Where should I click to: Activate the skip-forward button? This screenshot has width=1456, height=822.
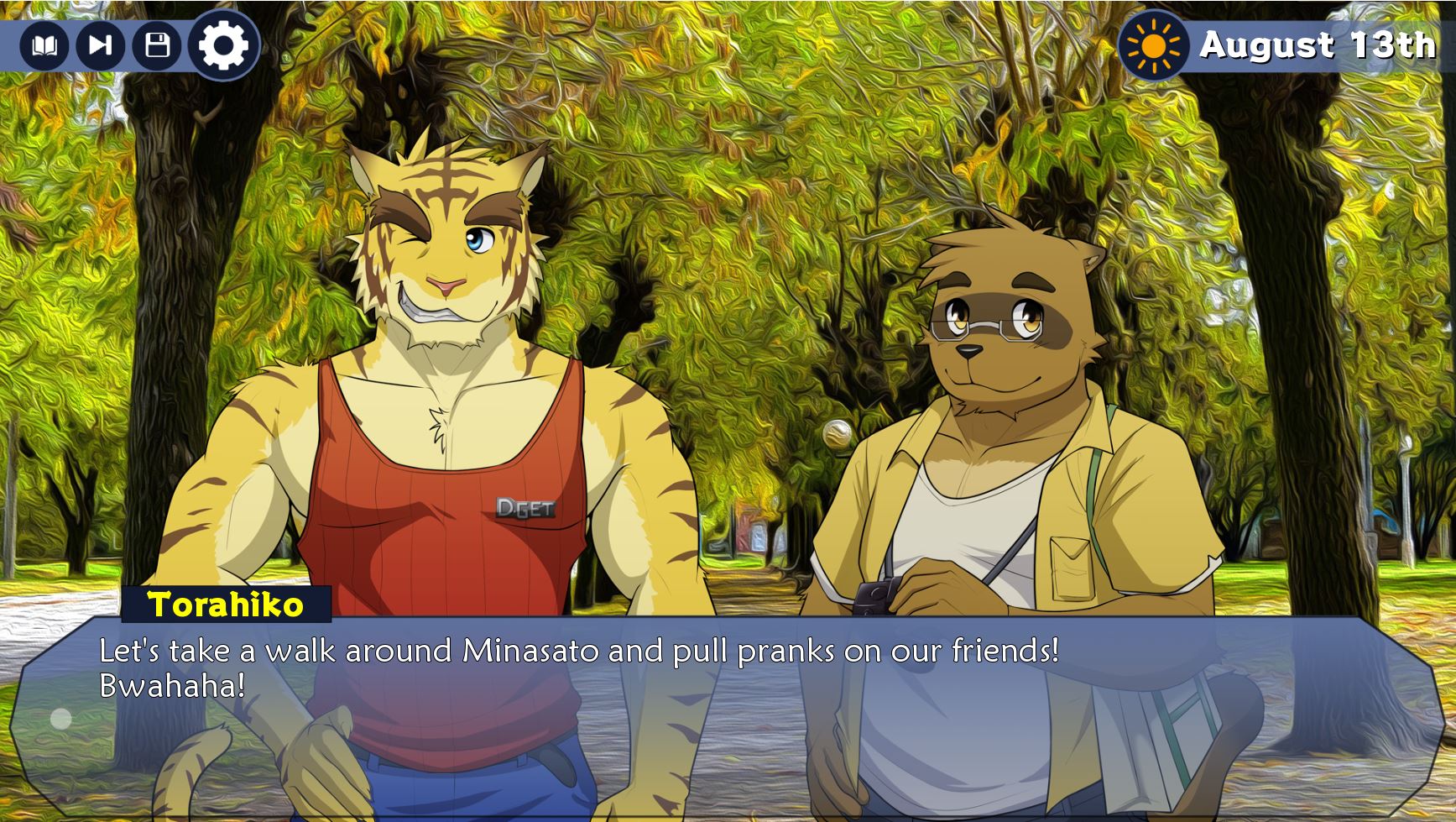101,45
